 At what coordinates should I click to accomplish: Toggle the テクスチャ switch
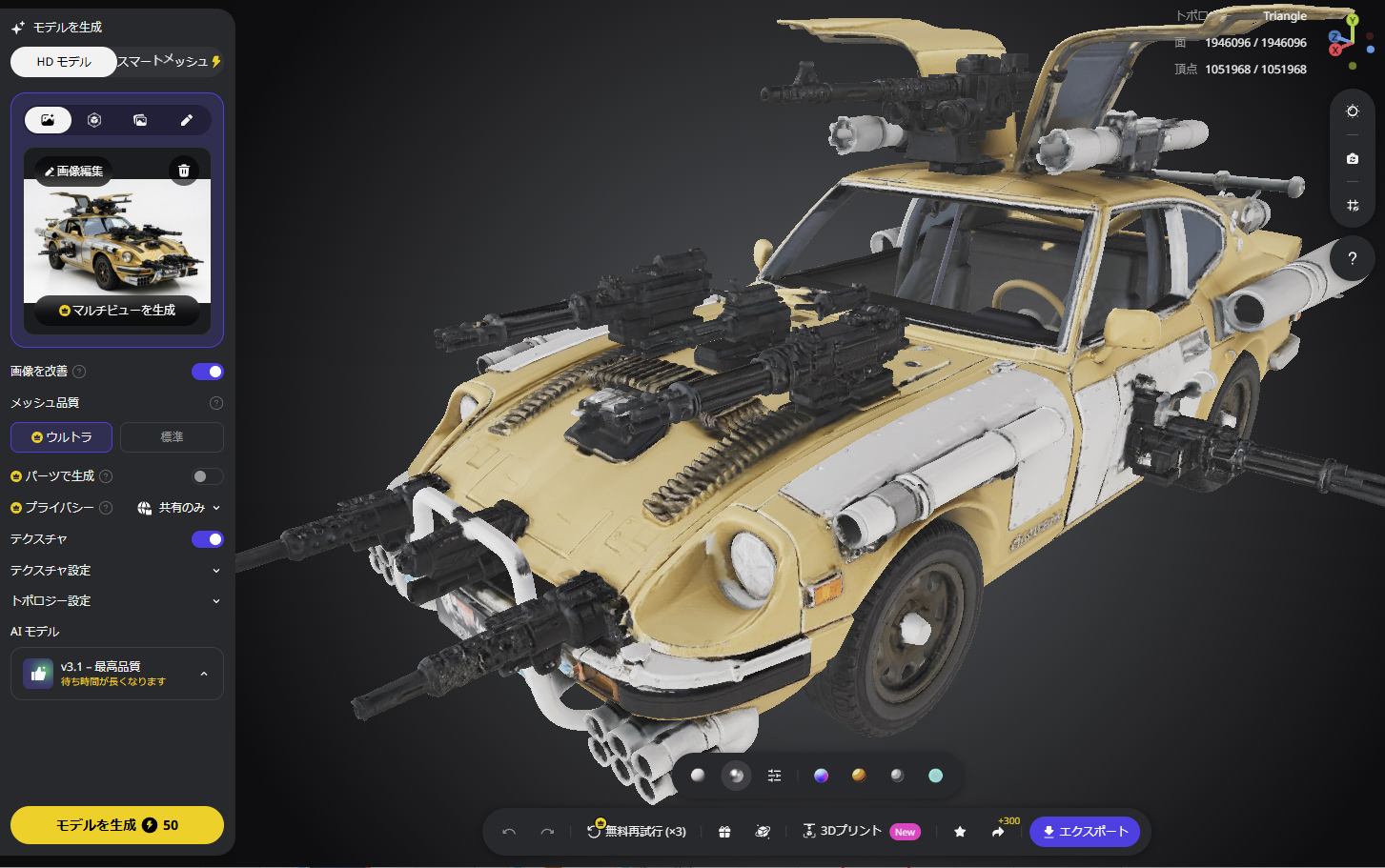tap(207, 539)
